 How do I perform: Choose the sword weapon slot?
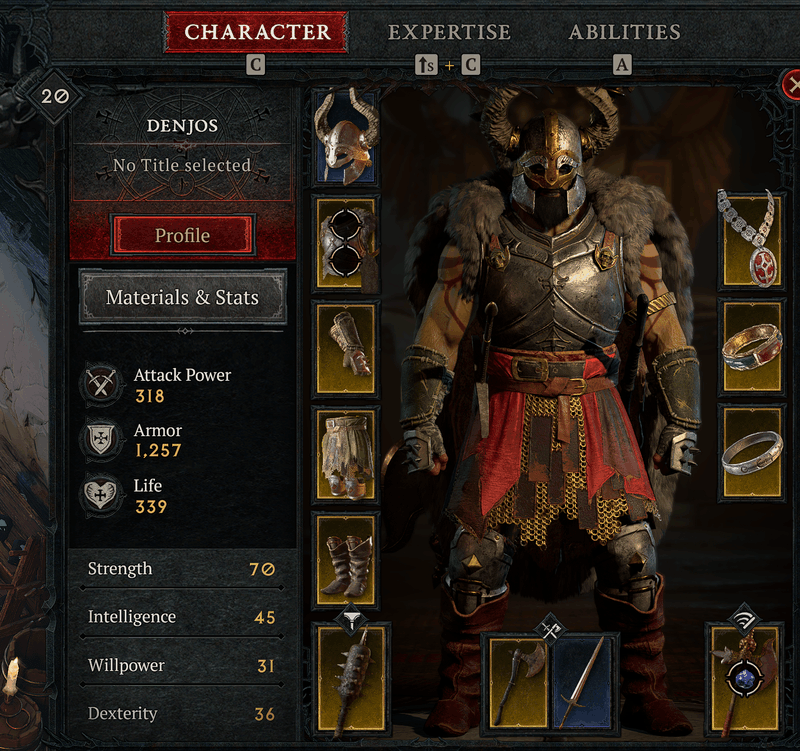click(584, 682)
